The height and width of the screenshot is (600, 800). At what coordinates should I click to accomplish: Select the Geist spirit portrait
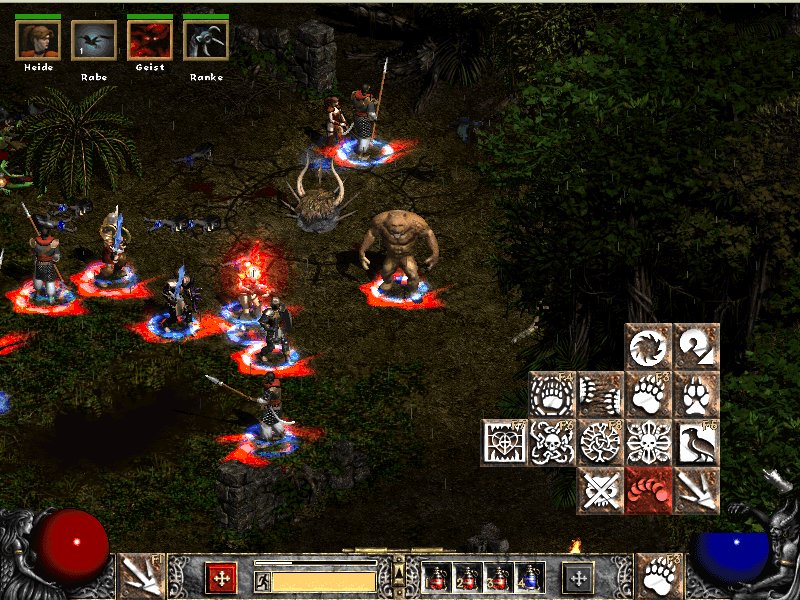coord(149,40)
